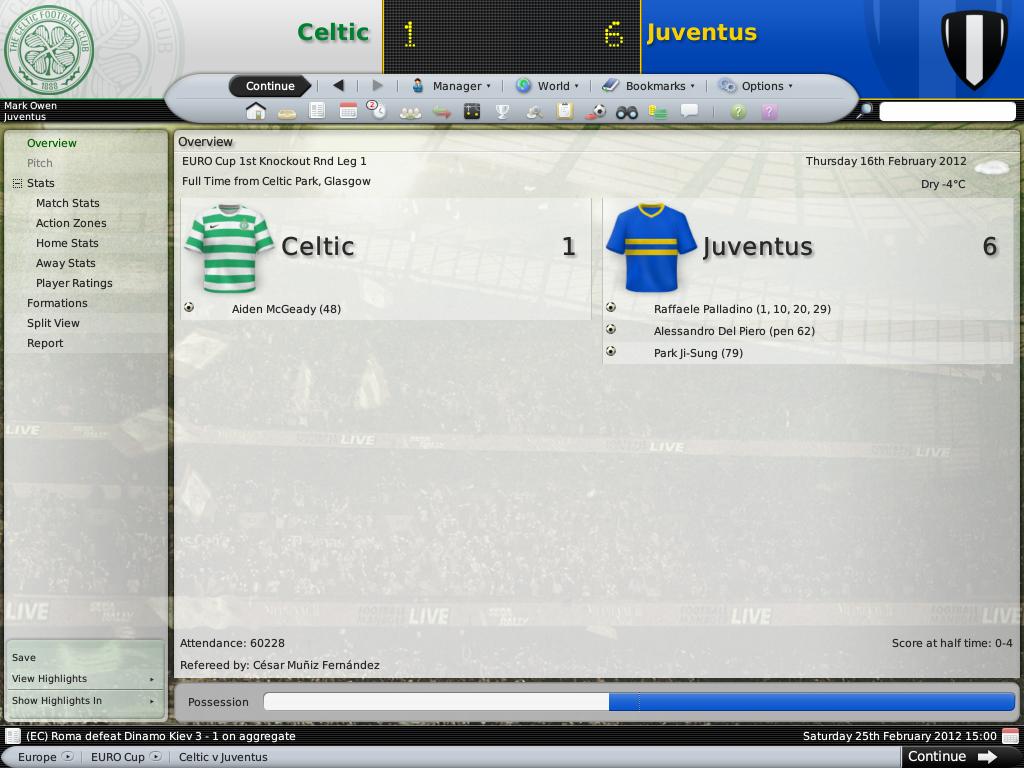Click Save in the lower left panel
Screen dimensions: 1024x768
[x=24, y=658]
